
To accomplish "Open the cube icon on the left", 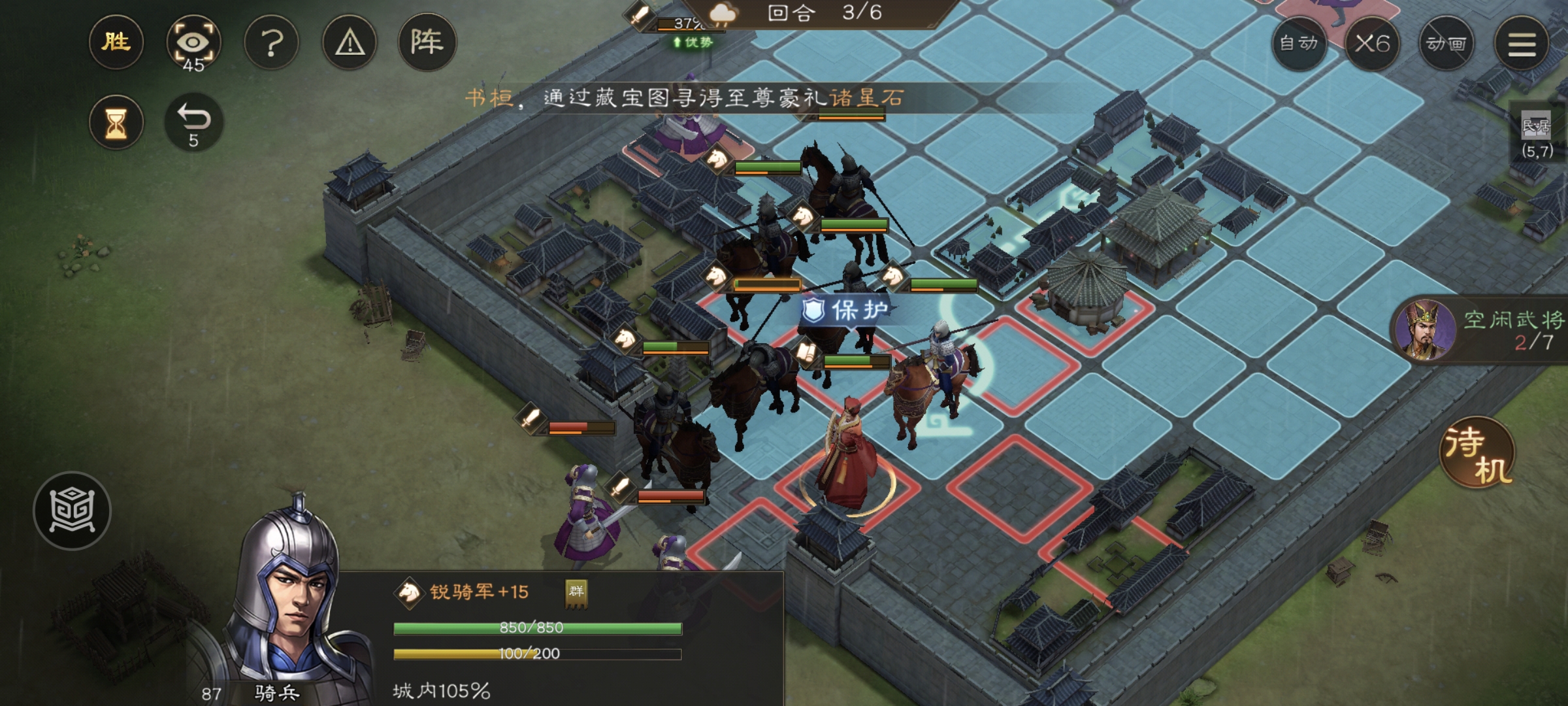I will [72, 511].
